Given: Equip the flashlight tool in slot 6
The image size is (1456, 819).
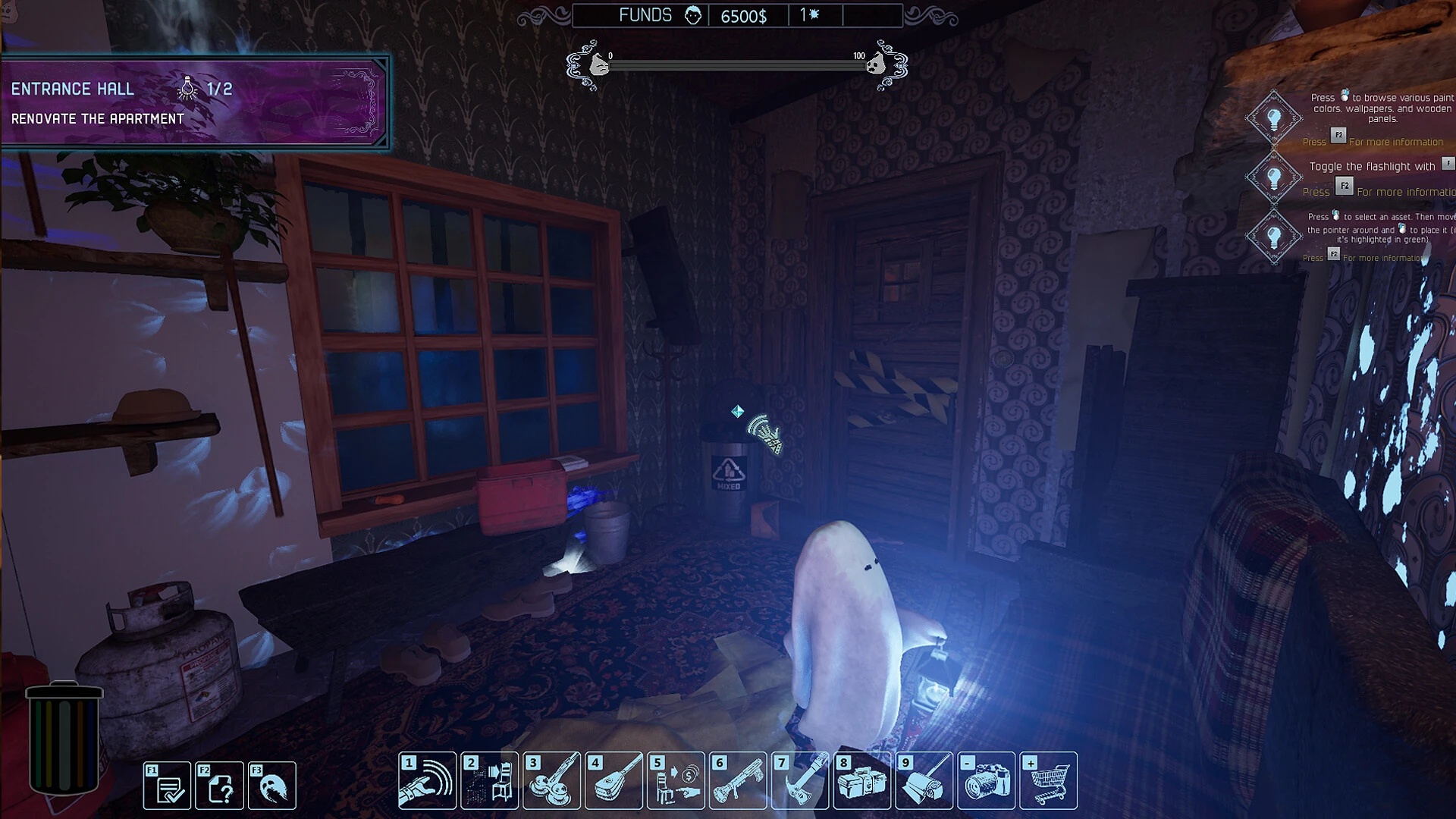Looking at the screenshot, I should [x=739, y=781].
